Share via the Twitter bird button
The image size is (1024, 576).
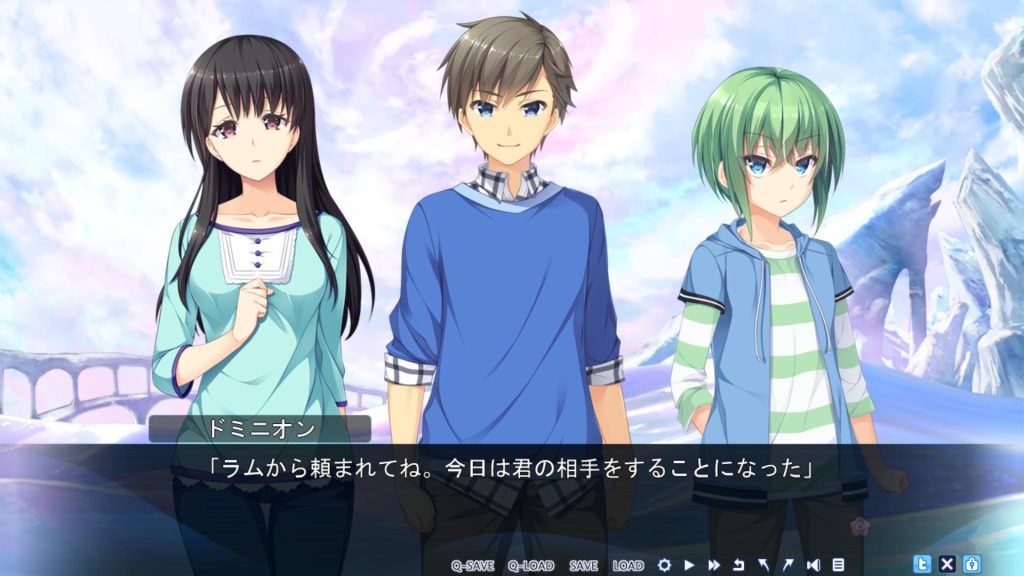point(923,564)
